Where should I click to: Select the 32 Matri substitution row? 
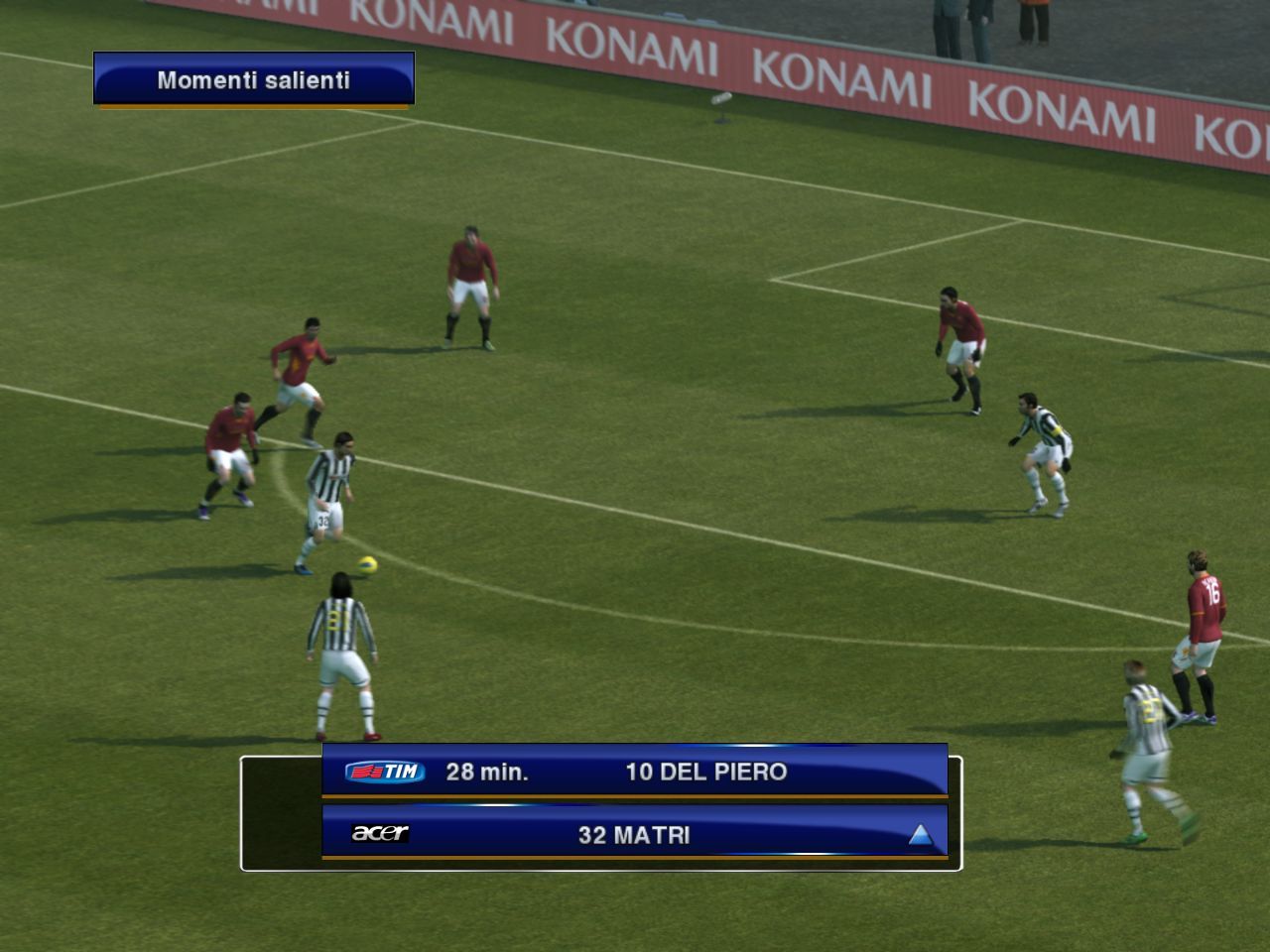click(635, 834)
